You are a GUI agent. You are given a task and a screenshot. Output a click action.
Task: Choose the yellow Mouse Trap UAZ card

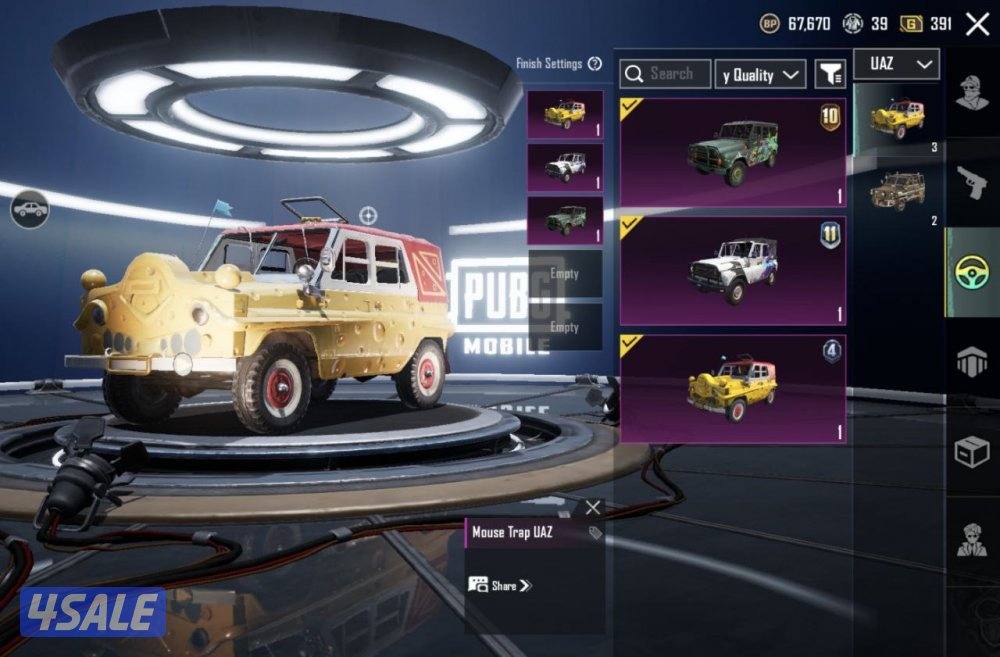[733, 389]
